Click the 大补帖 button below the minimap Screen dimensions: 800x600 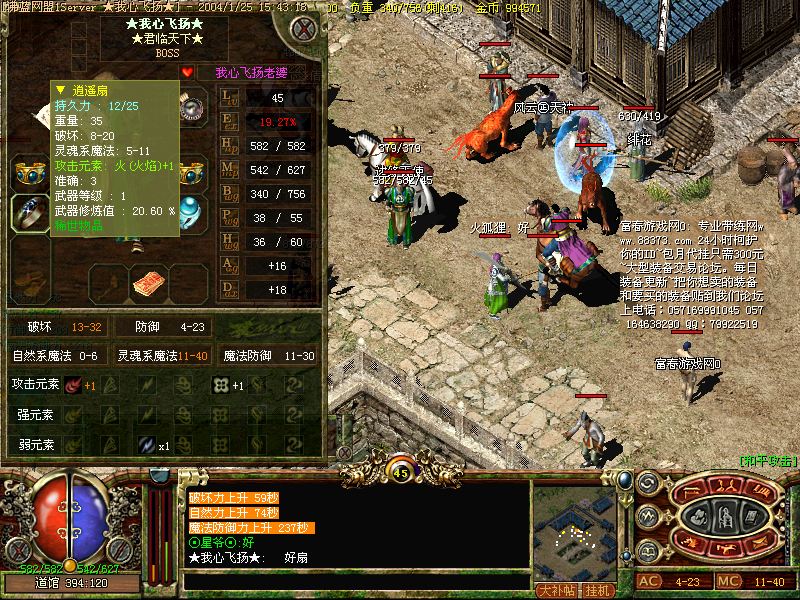[x=555, y=589]
